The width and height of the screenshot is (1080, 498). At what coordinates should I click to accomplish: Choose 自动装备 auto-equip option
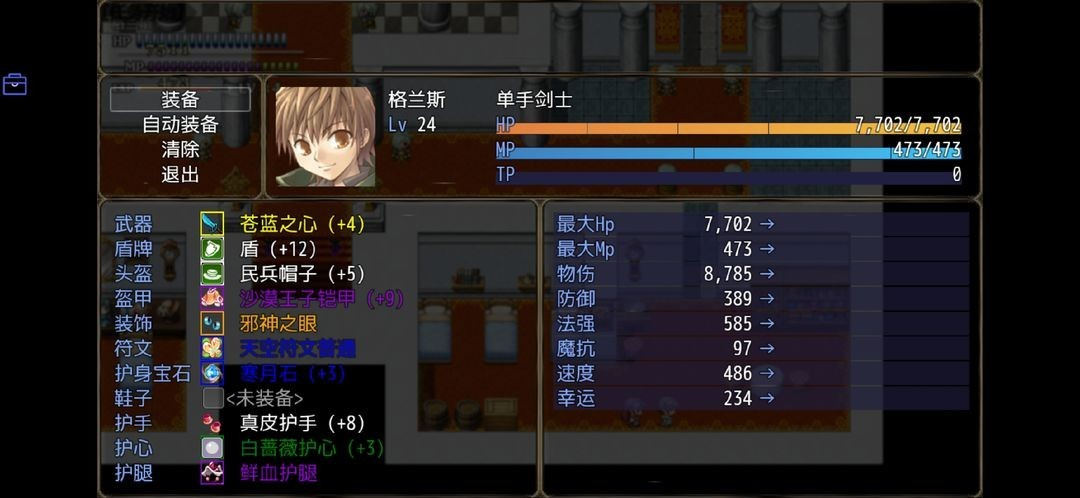click(x=180, y=125)
